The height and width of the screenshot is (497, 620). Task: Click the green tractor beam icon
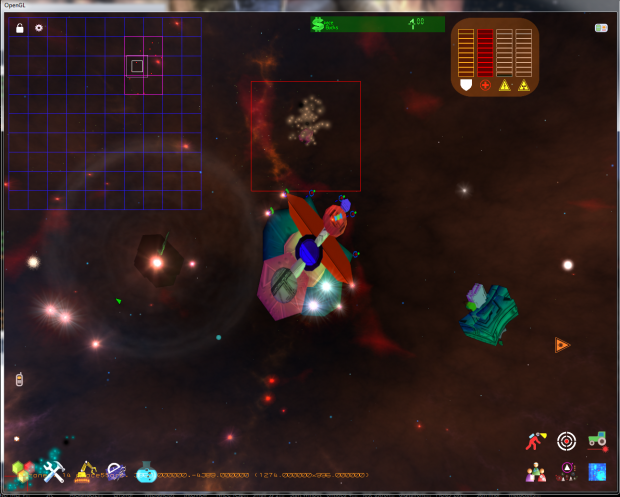(x=597, y=439)
